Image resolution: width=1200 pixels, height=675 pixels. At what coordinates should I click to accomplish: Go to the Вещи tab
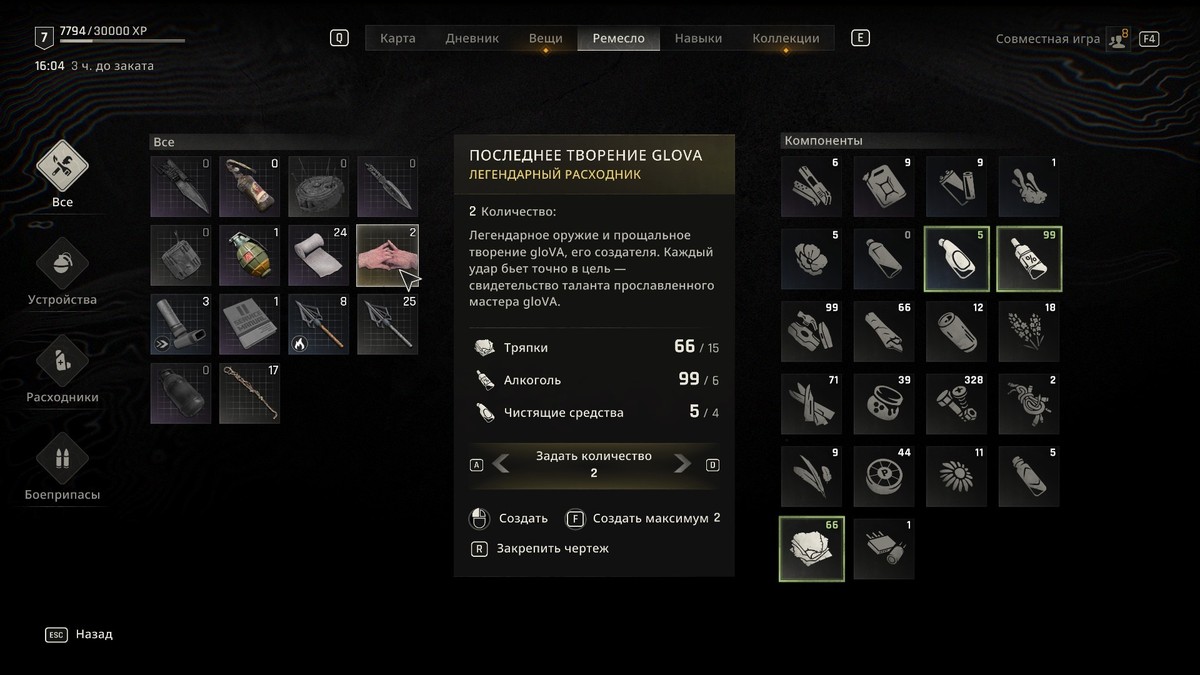[x=545, y=39]
